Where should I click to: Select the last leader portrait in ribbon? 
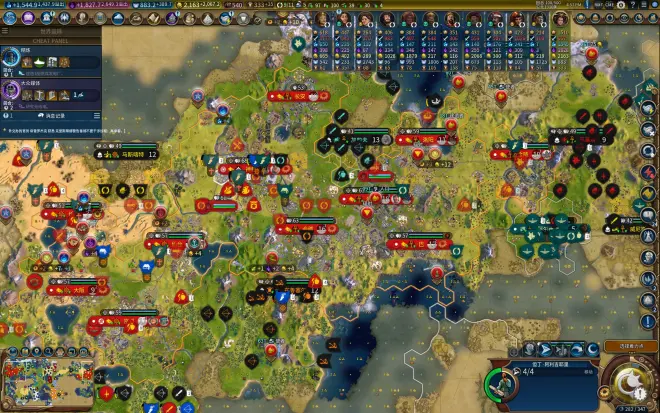pyautogui.click(x=562, y=19)
